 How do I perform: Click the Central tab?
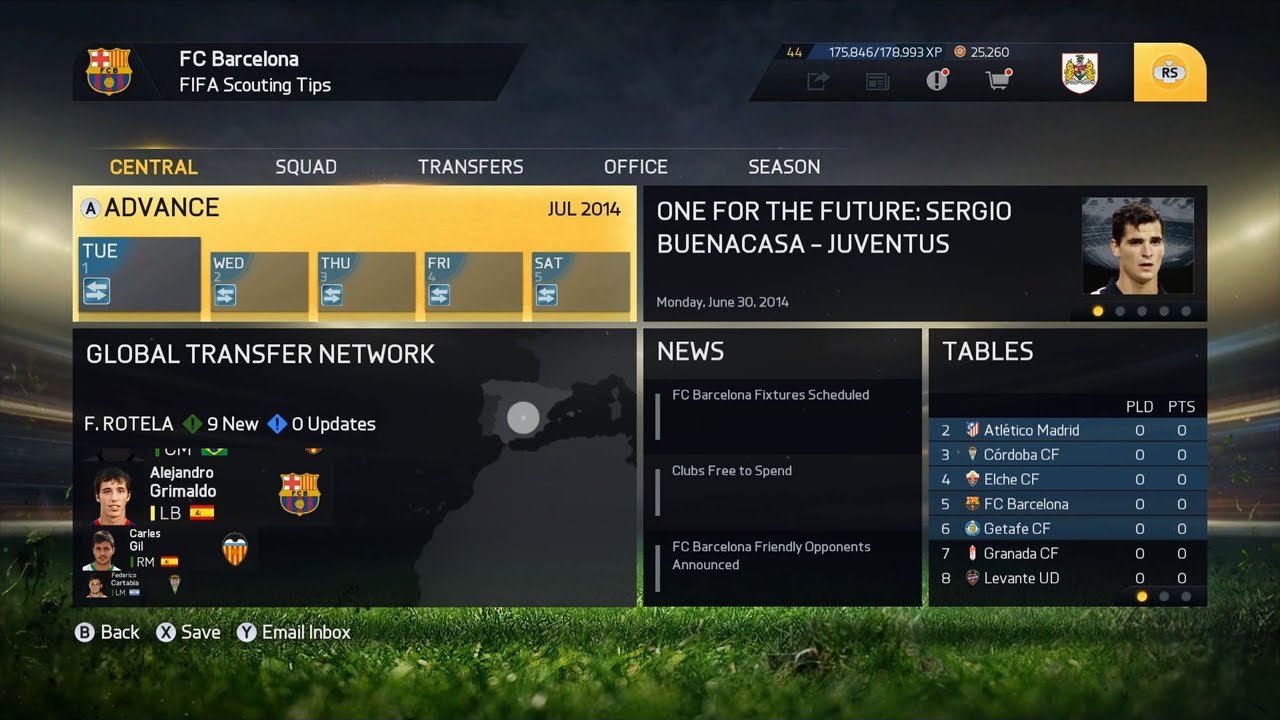tap(154, 167)
